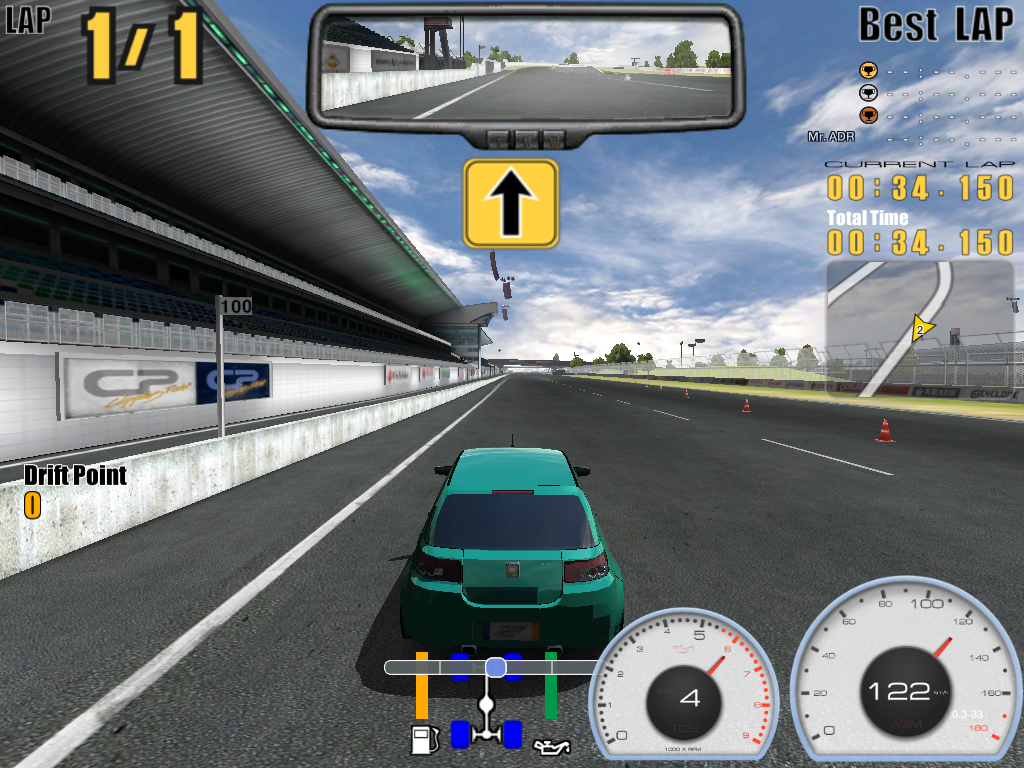Screen dimensions: 1024x768
Task: Click the track minimap
Action: tap(919, 329)
